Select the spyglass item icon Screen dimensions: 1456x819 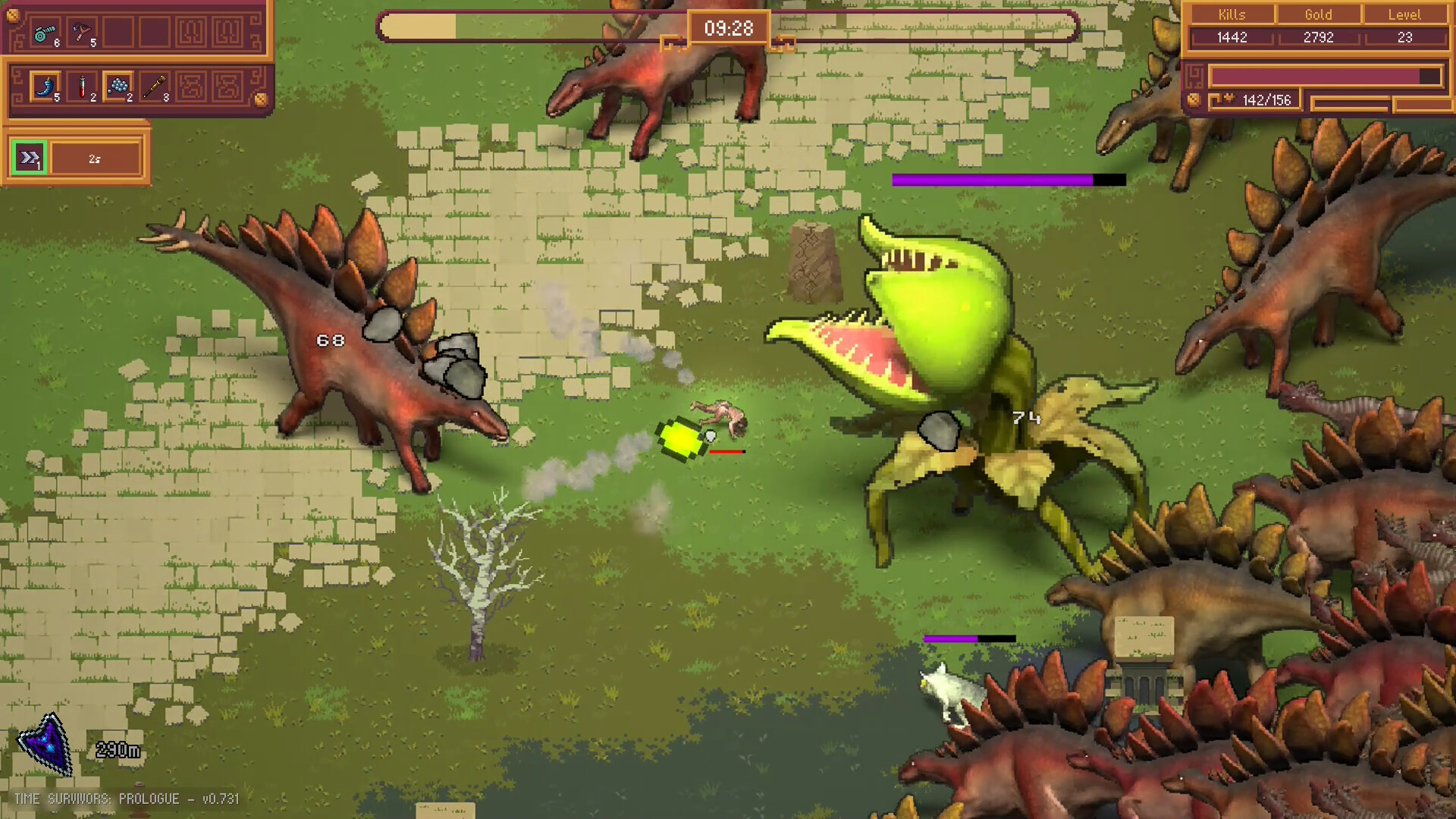pyautogui.click(x=156, y=86)
